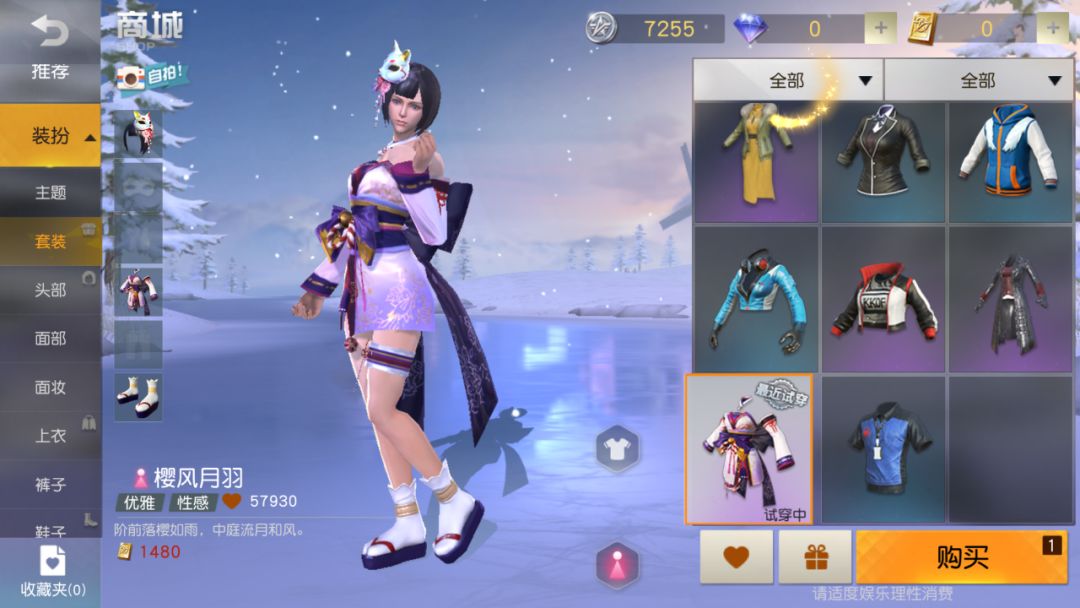Open the 推荐 recommended tab
The width and height of the screenshot is (1080, 608).
[49, 72]
